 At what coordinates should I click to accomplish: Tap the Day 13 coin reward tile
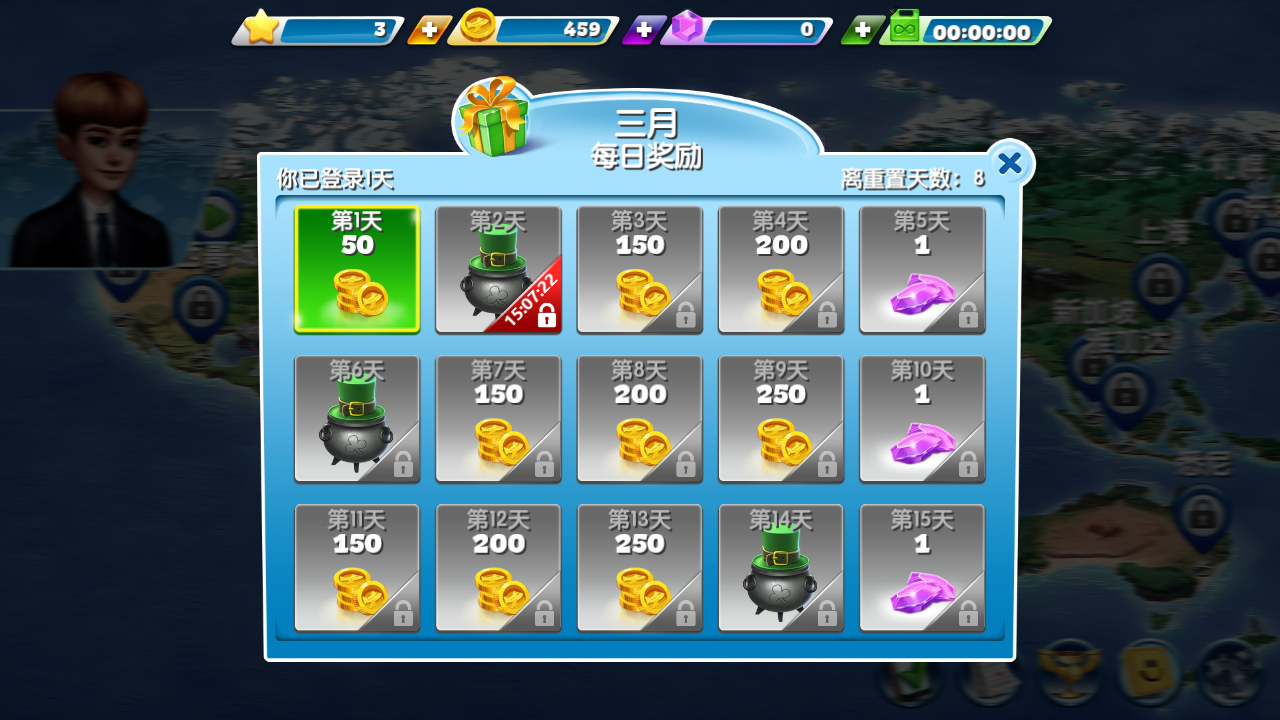click(640, 567)
